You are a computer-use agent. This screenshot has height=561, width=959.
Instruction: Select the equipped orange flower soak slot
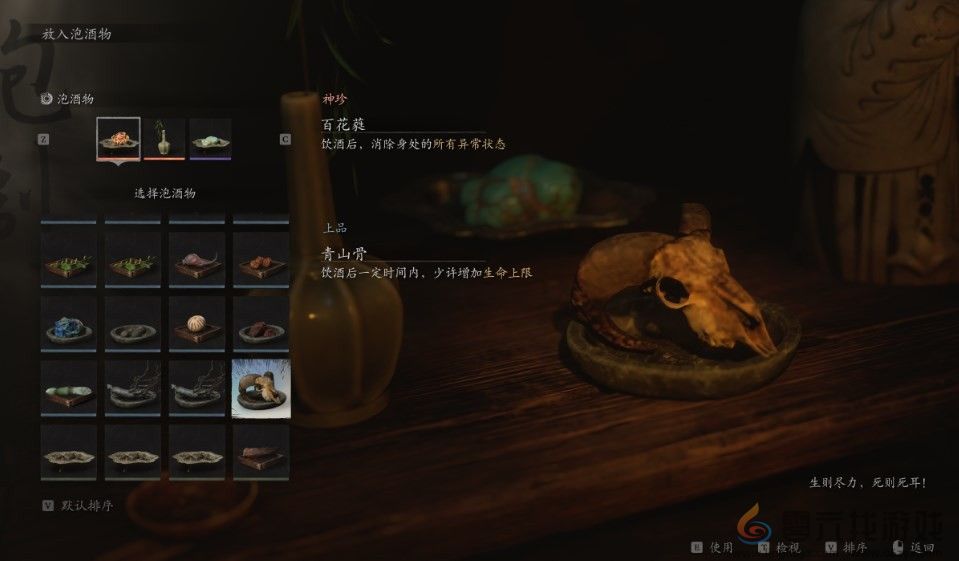[118, 139]
